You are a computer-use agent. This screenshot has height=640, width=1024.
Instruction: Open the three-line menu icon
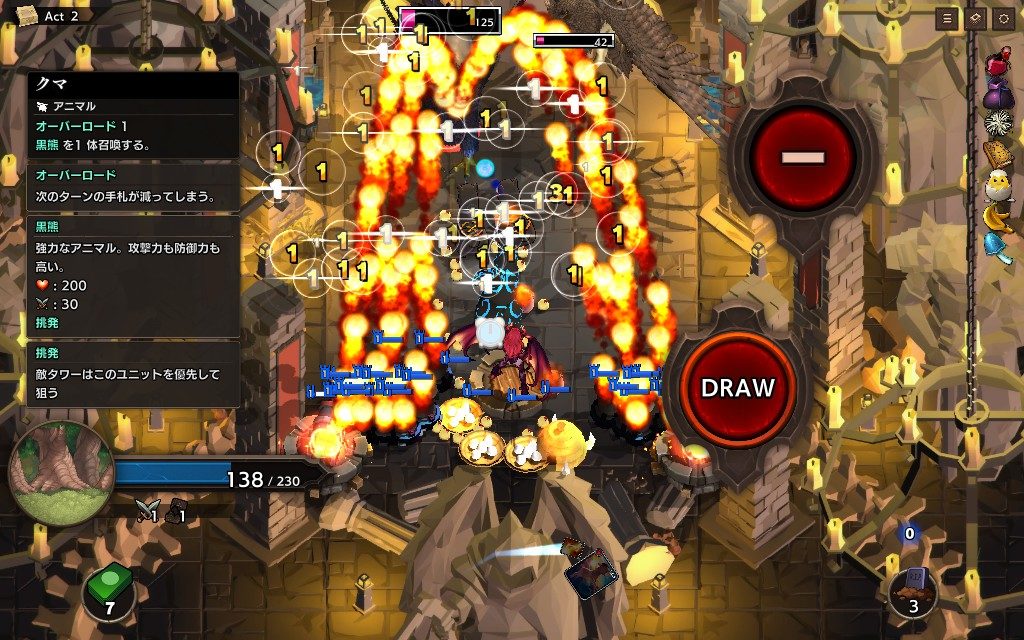tap(946, 19)
